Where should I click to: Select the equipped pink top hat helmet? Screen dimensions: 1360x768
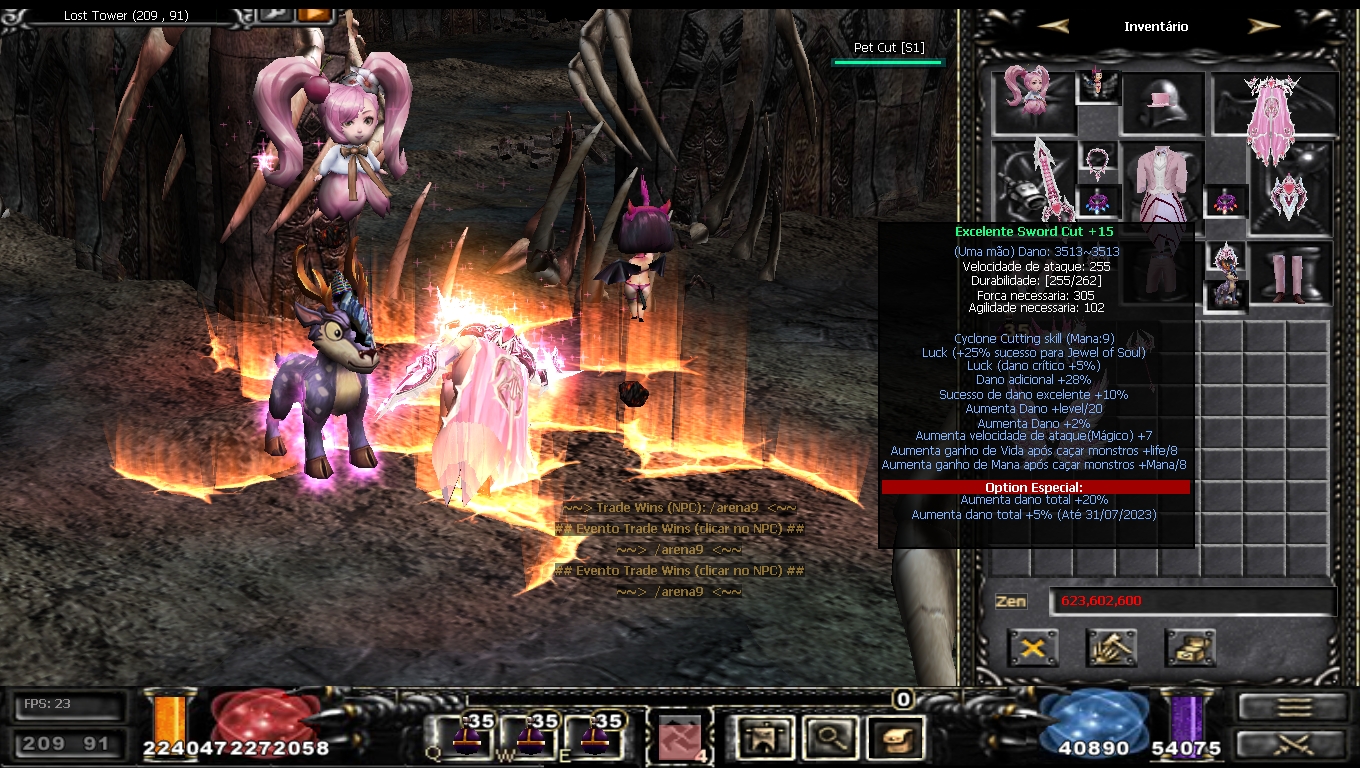coord(1162,103)
